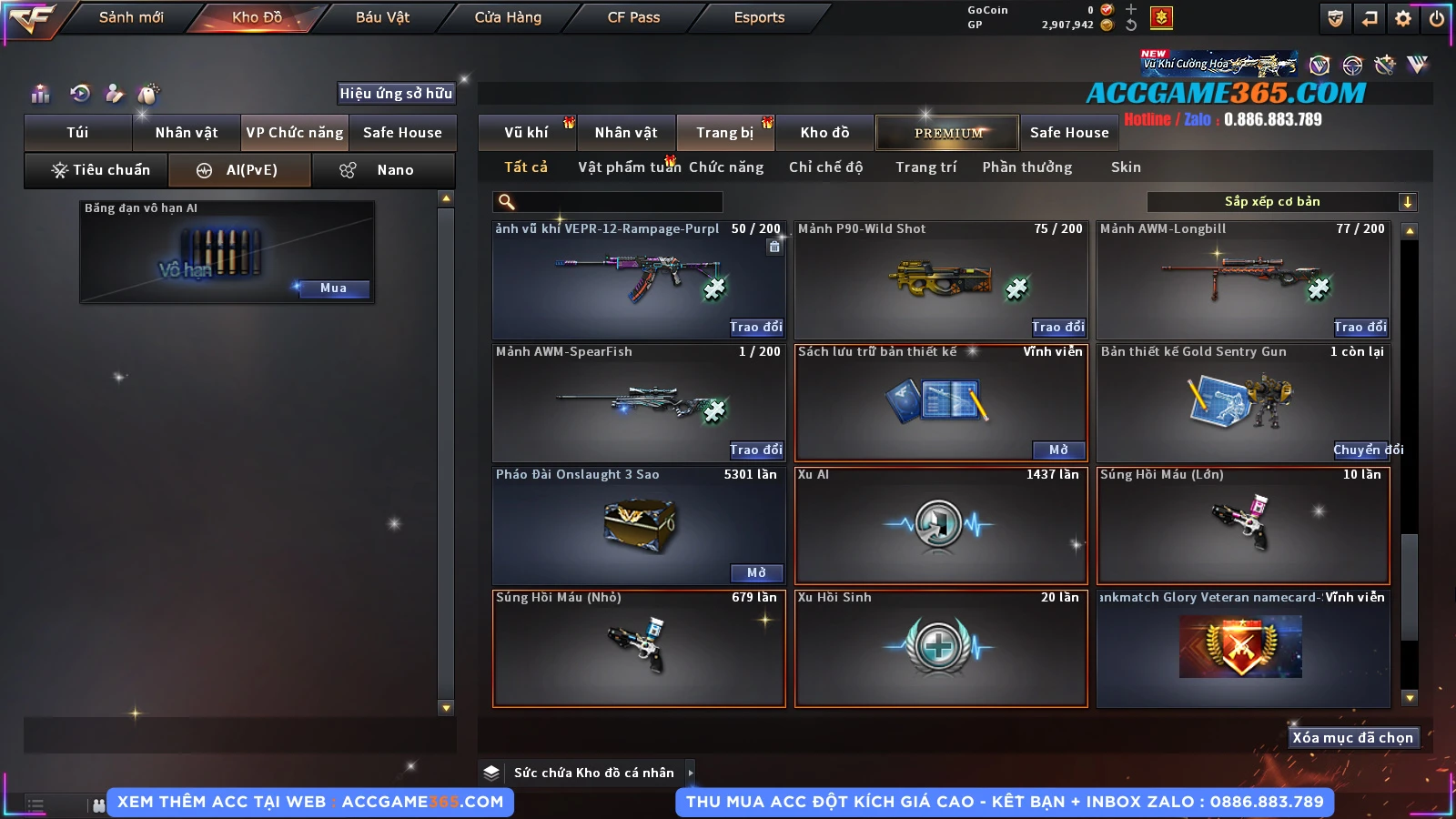Open settings with the gear icon
The image size is (1456, 819).
pos(1403,18)
